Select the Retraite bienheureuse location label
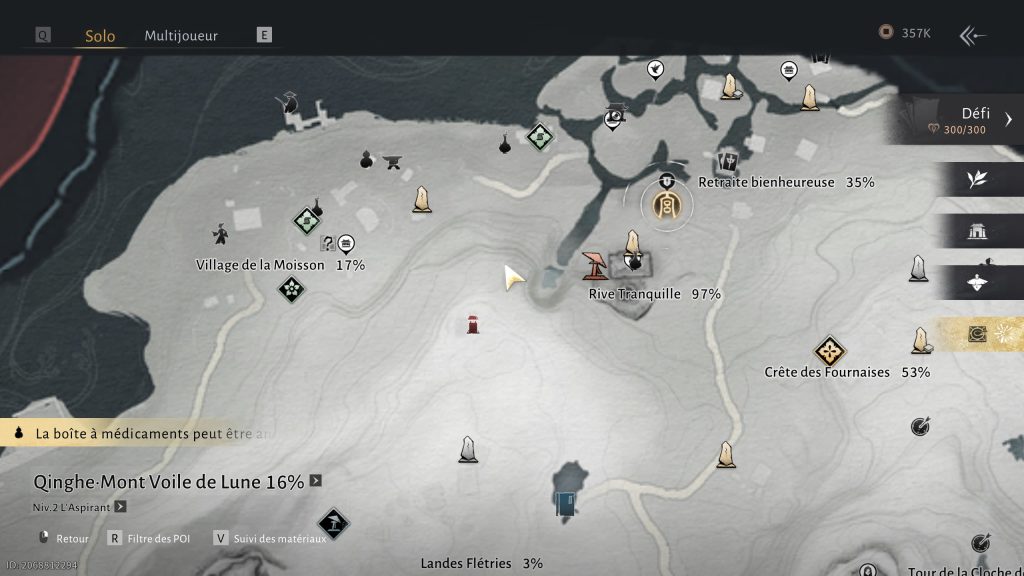This screenshot has height=576, width=1024. (x=766, y=182)
